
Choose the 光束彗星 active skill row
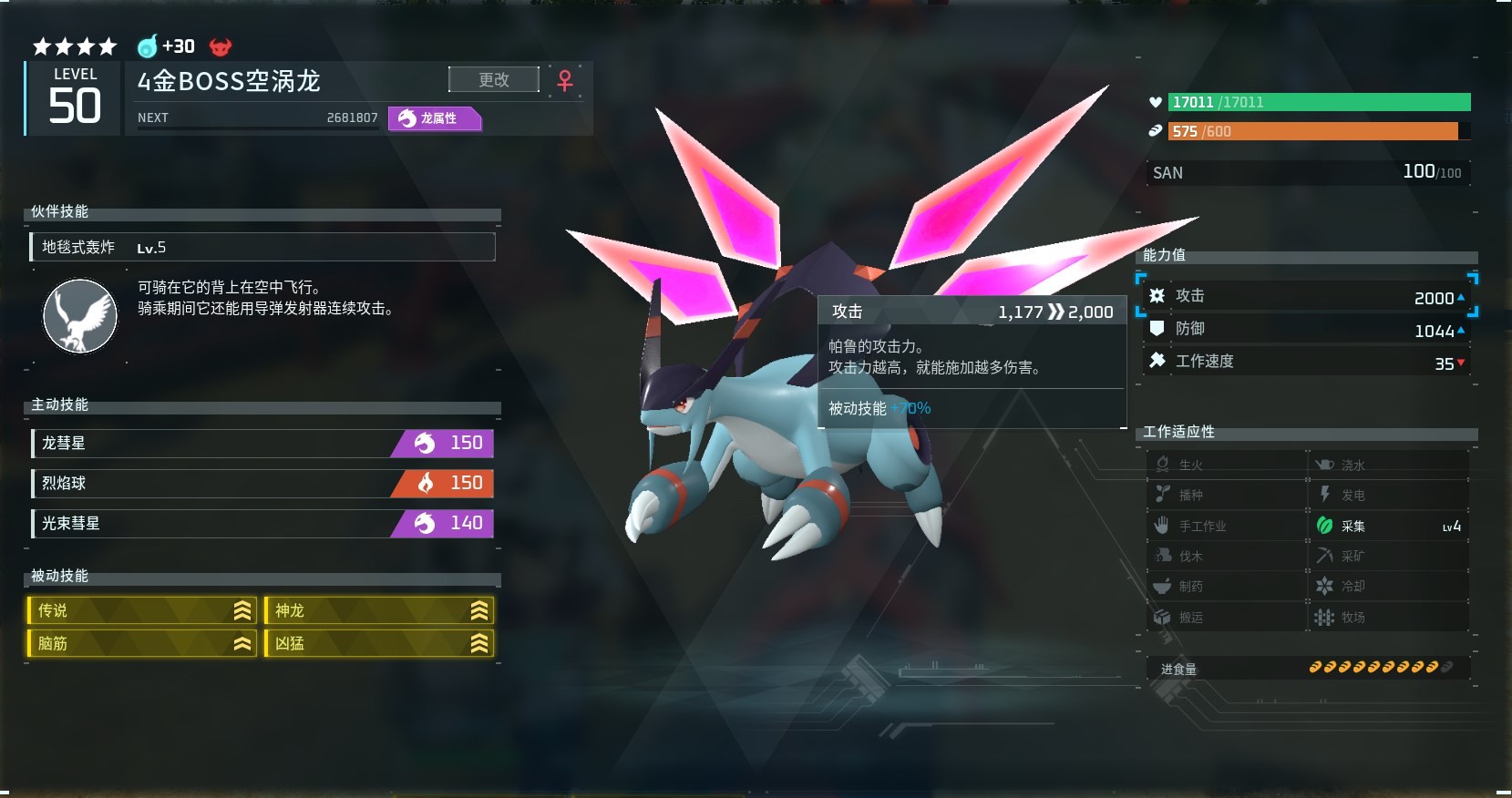pyautogui.click(x=262, y=524)
